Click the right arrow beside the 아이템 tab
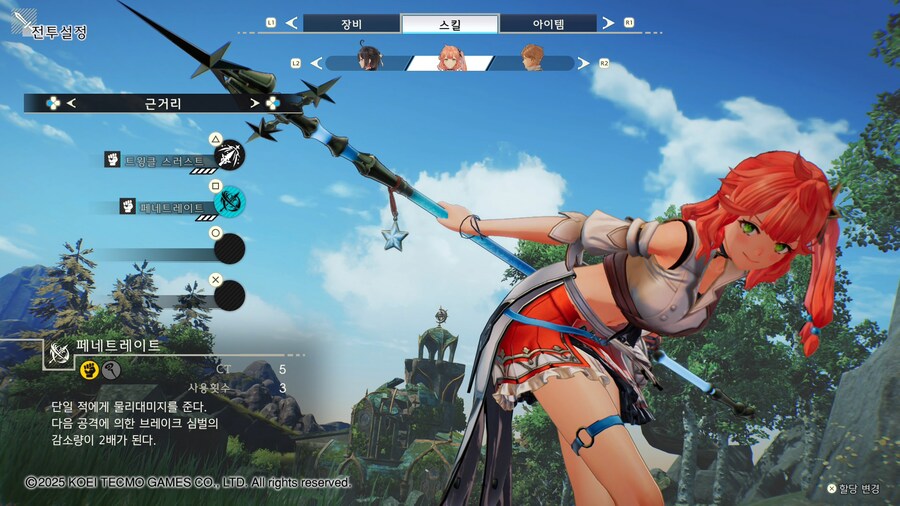 point(609,23)
